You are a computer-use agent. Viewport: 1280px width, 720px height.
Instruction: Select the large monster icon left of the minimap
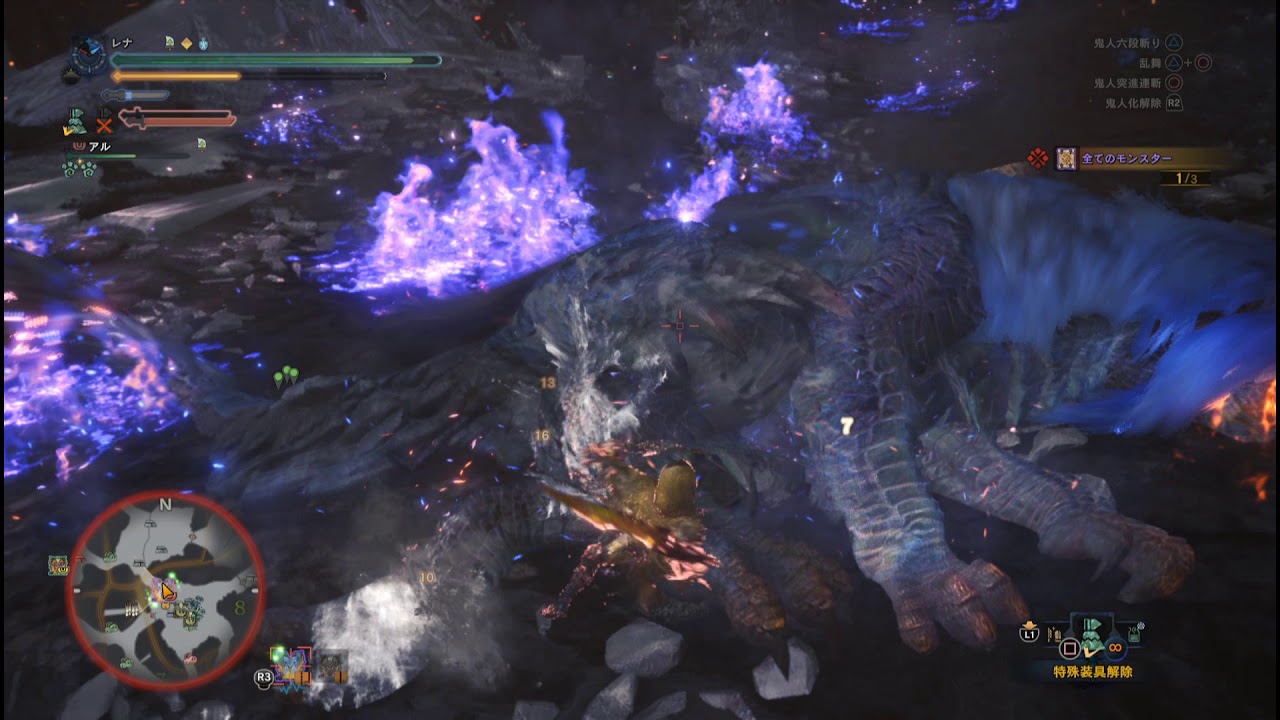58,566
